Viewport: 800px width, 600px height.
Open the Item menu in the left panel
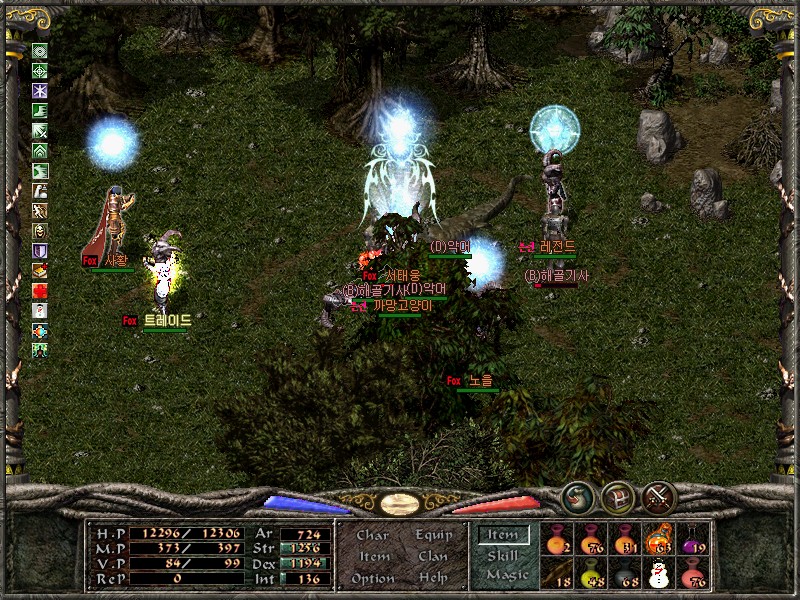point(374,556)
